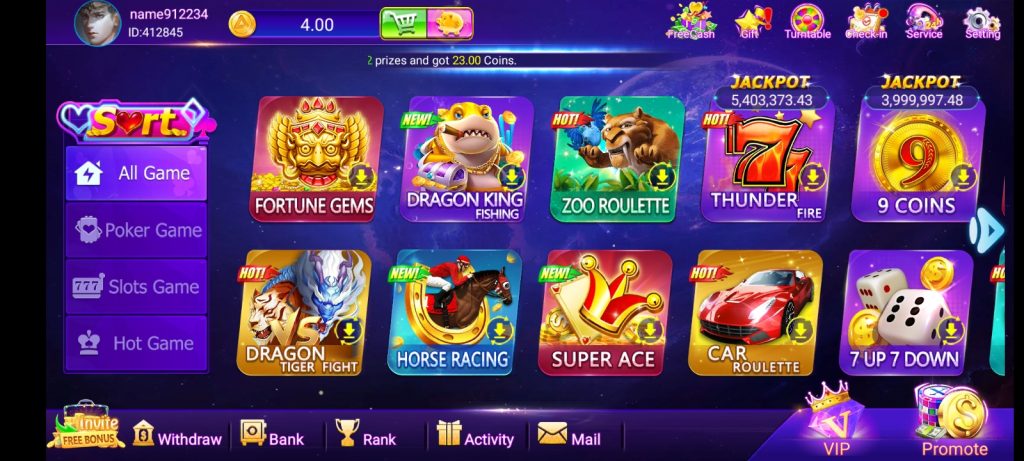Open the green shopping cart store
Viewport: 1024px width, 461px height.
click(403, 24)
